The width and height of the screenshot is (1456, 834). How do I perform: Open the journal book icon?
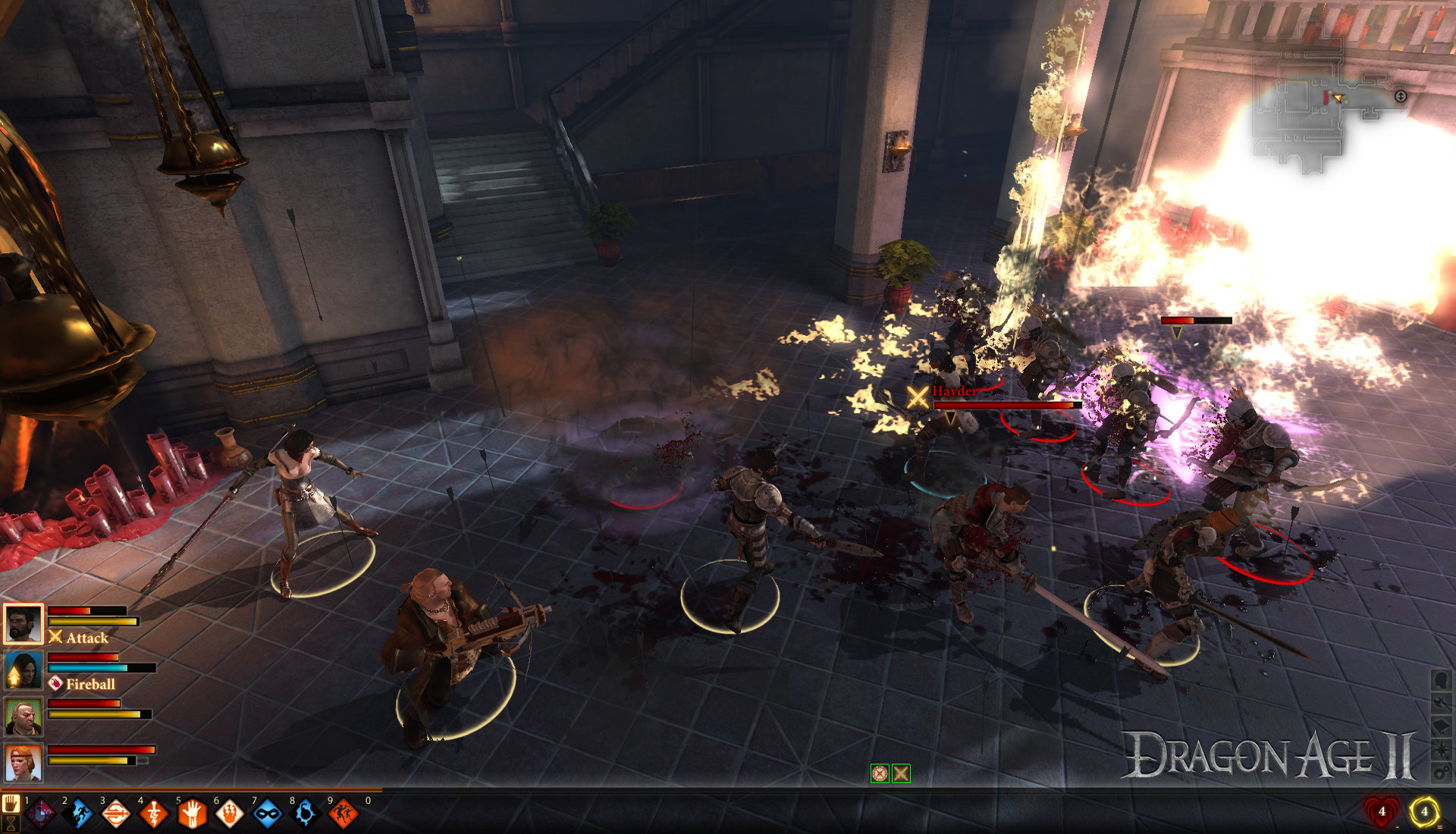[x=1441, y=726]
